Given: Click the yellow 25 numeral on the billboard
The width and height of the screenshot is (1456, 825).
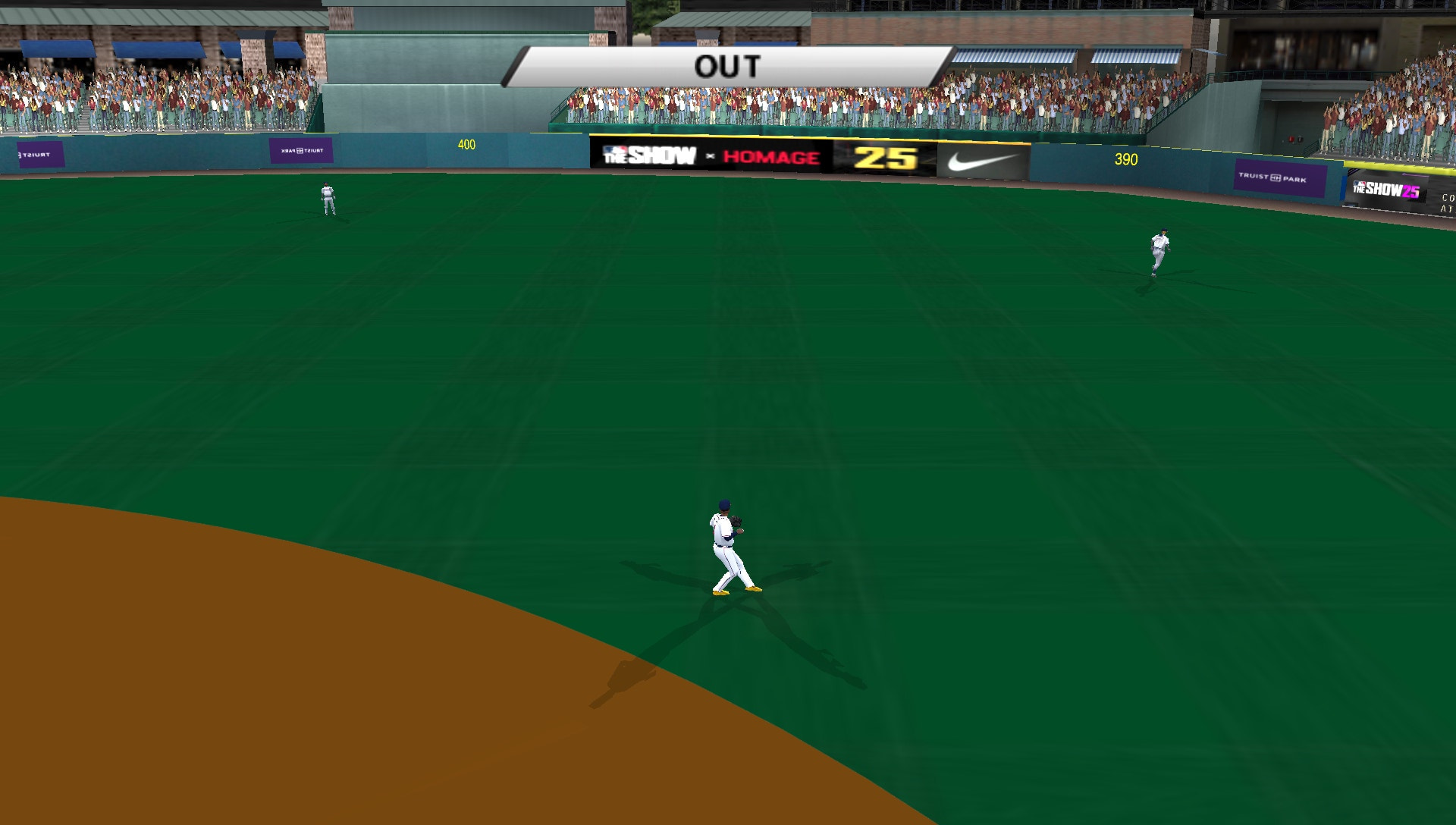Looking at the screenshot, I should point(883,156).
